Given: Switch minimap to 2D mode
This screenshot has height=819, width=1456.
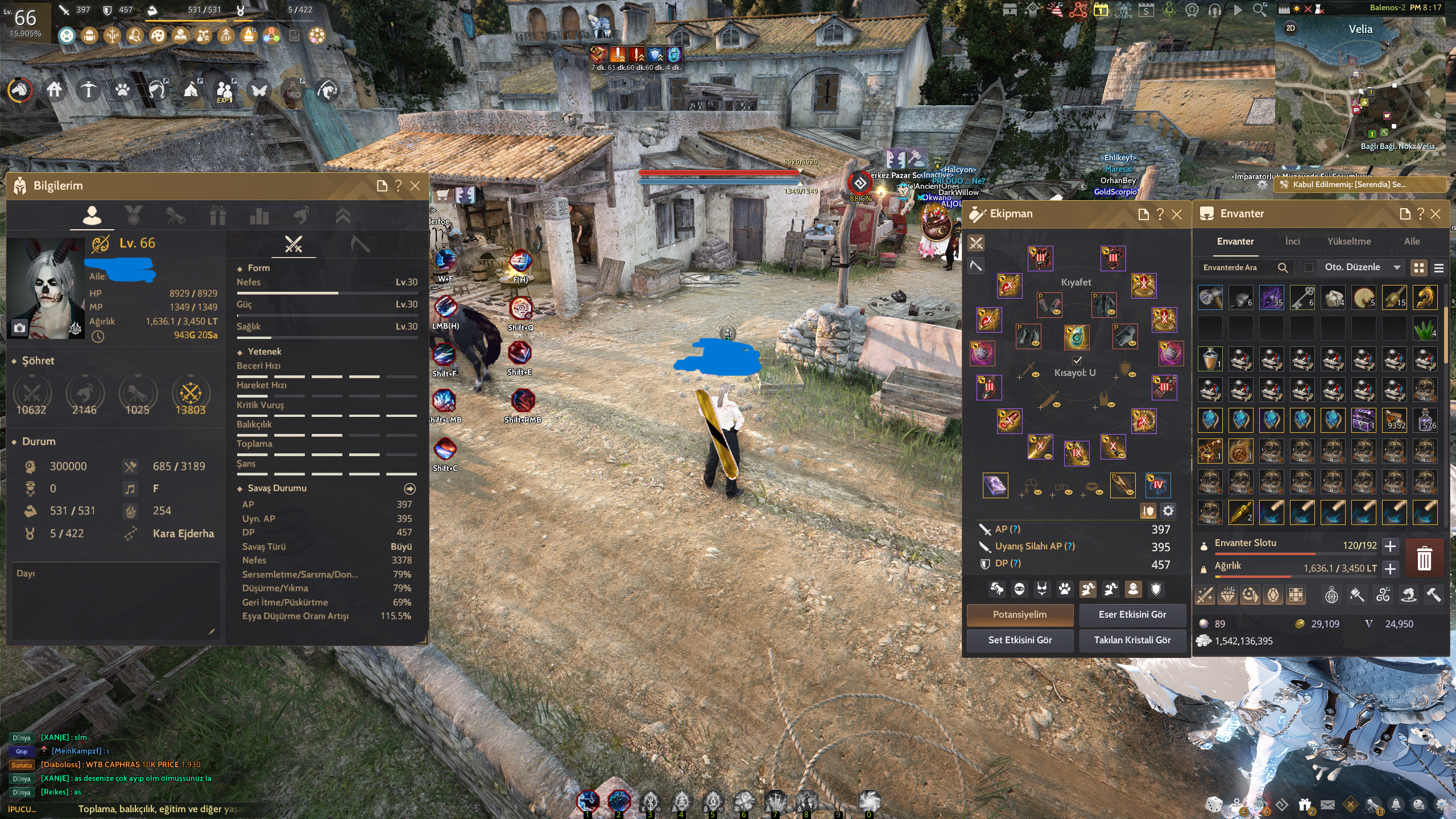Looking at the screenshot, I should point(1290,28).
